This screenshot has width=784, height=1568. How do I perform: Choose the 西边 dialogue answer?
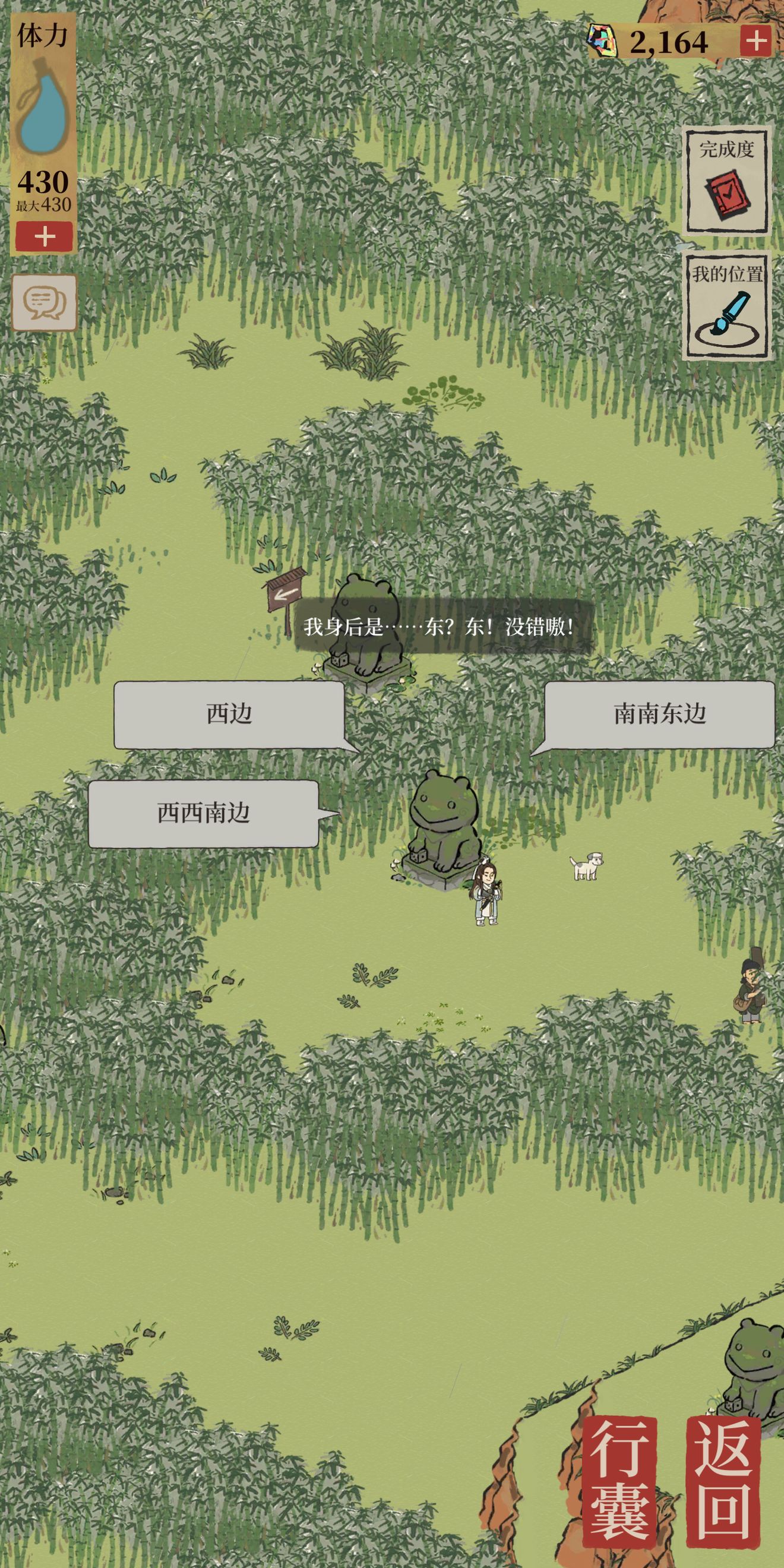point(229,715)
